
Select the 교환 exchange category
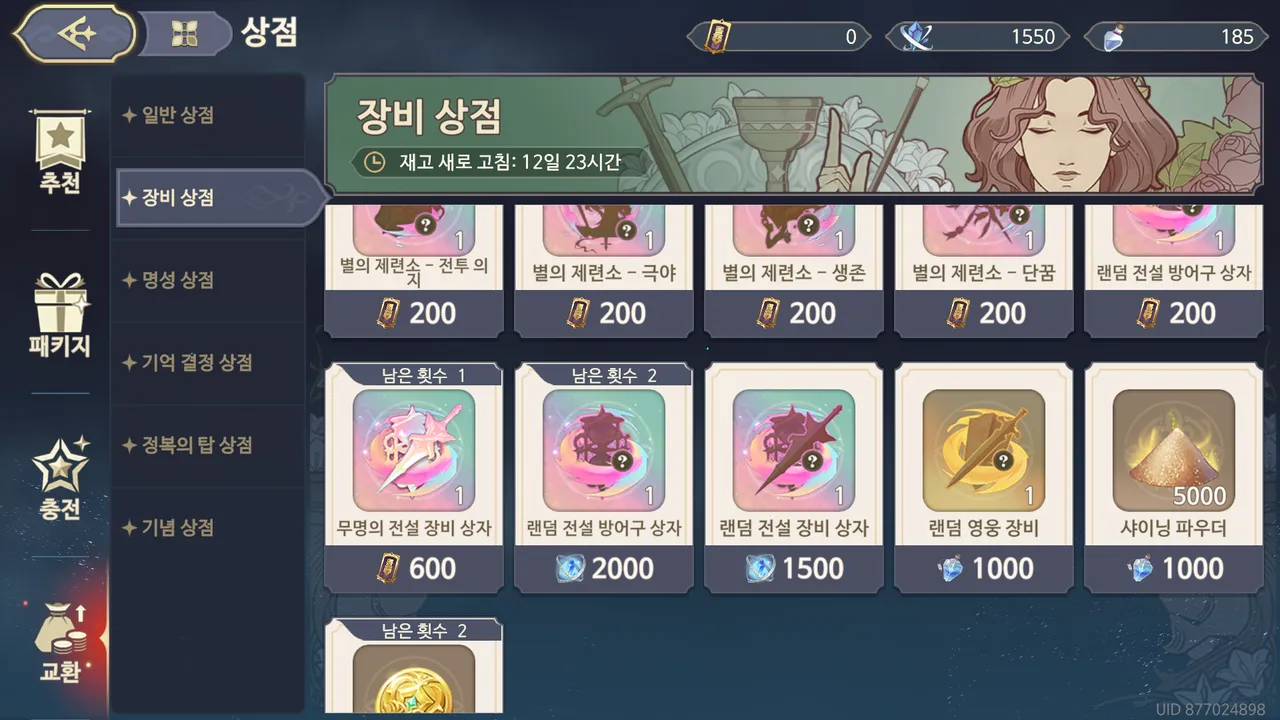pos(60,640)
